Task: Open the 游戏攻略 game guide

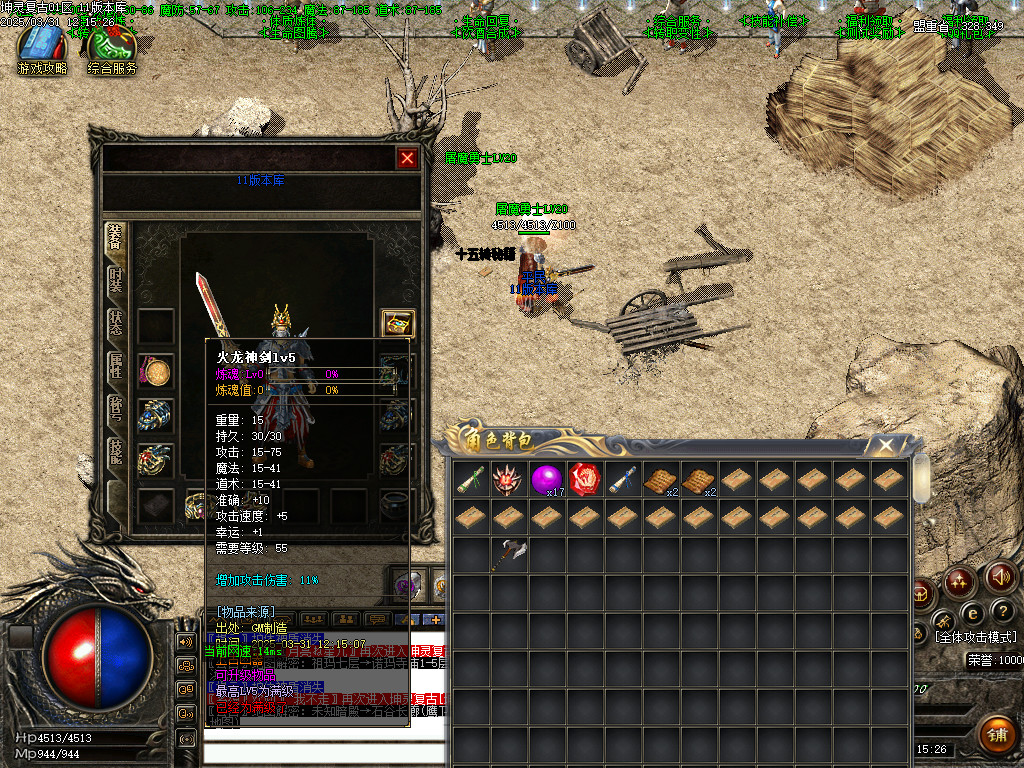Action: (42, 50)
